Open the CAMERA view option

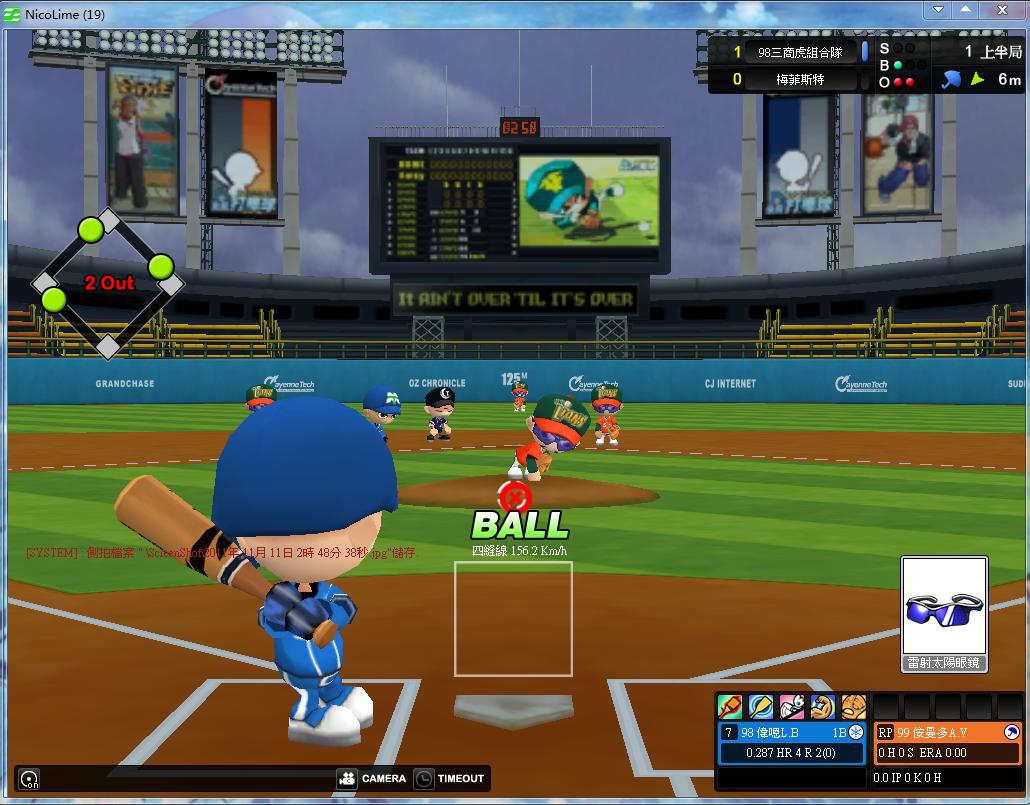click(372, 778)
